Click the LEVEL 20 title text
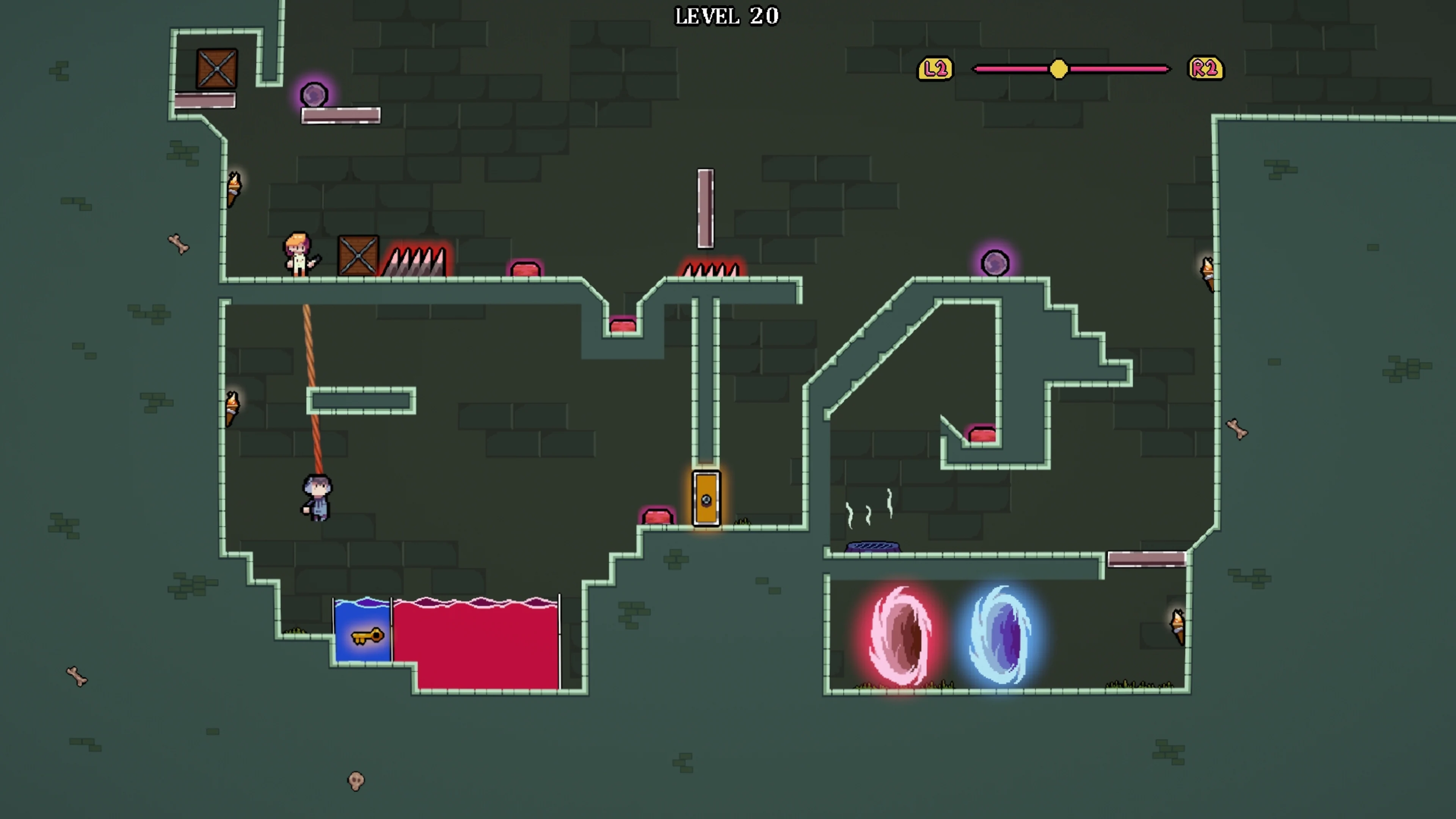1456x819 pixels. pos(727,16)
